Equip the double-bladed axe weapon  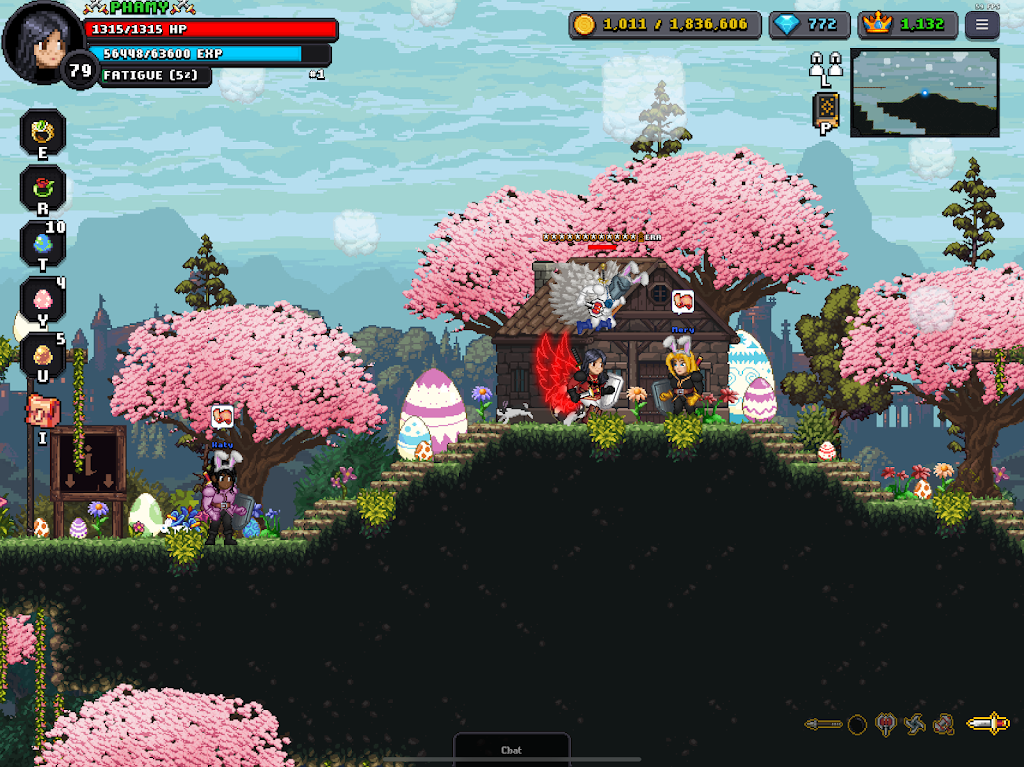(885, 725)
